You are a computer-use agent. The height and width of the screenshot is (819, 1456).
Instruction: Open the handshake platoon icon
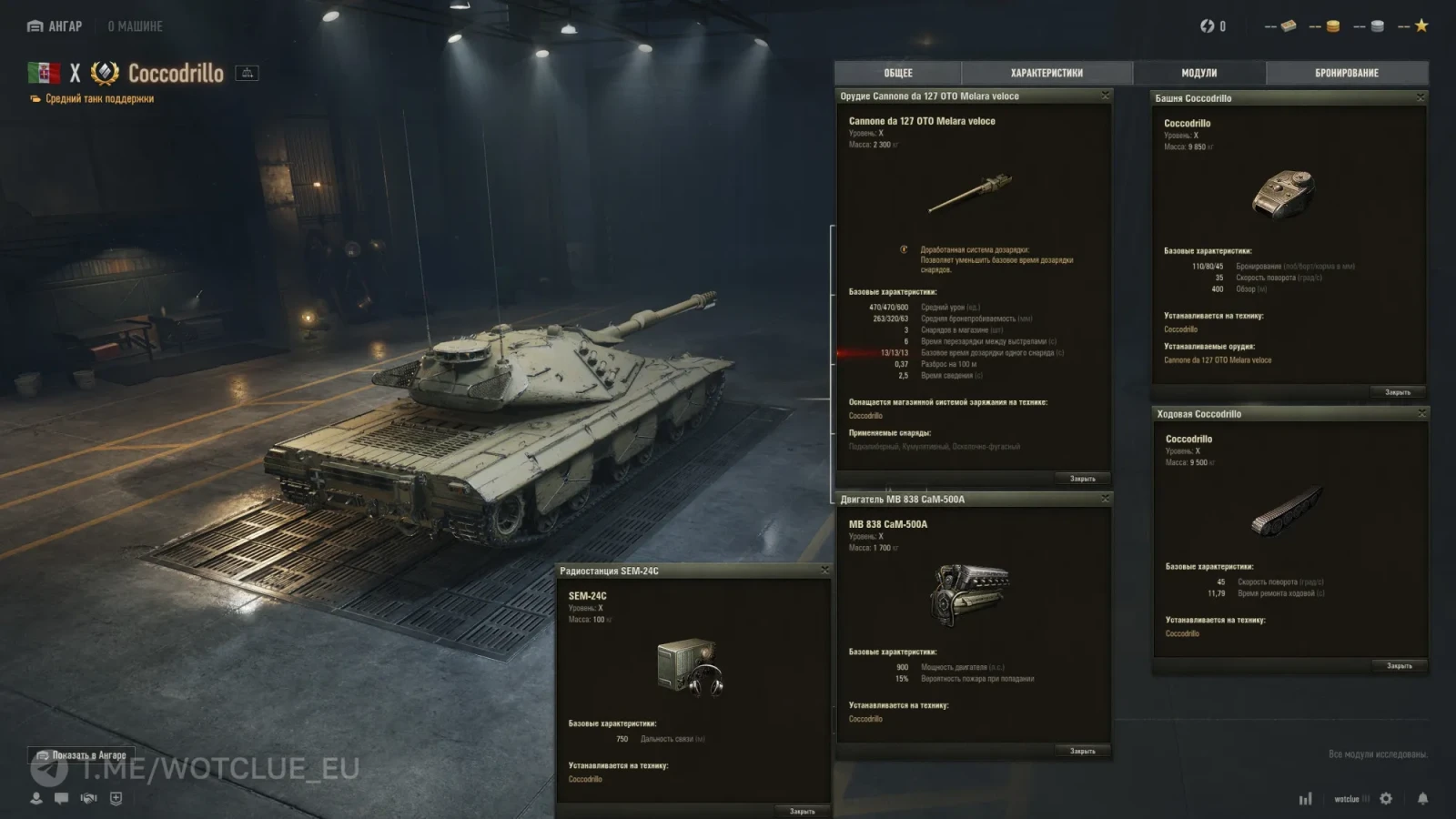point(88,798)
